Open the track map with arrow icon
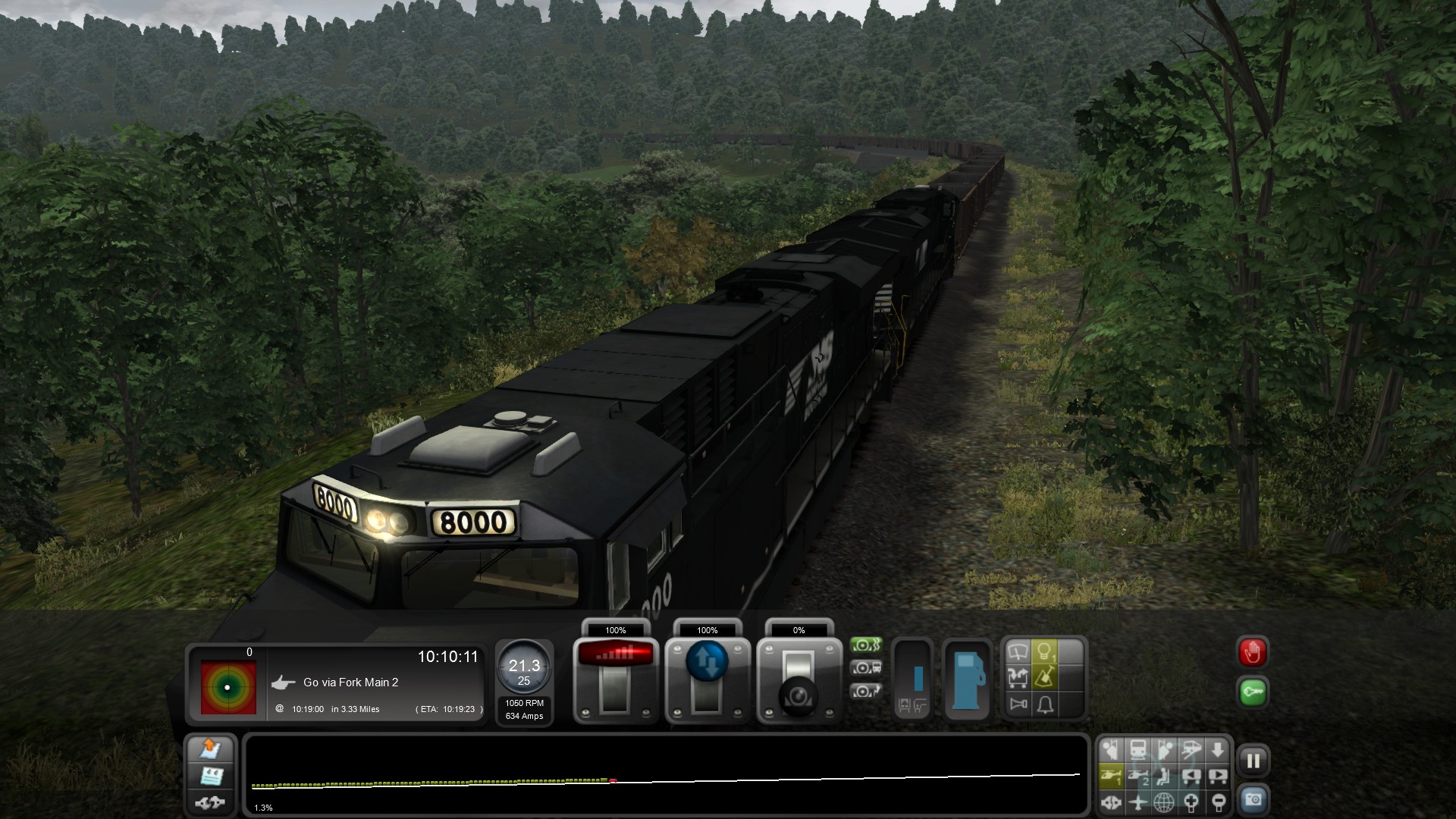Screen dimensions: 1456x819 click(x=210, y=749)
